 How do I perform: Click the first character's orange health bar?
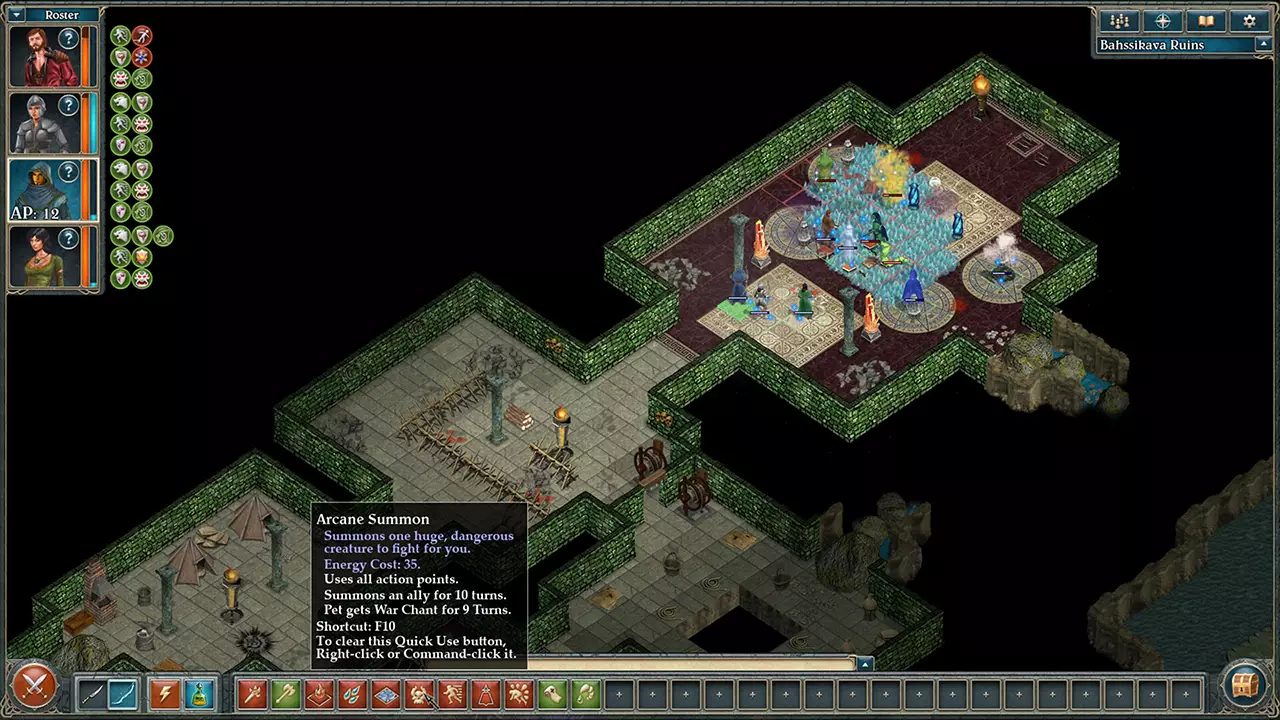pos(86,55)
